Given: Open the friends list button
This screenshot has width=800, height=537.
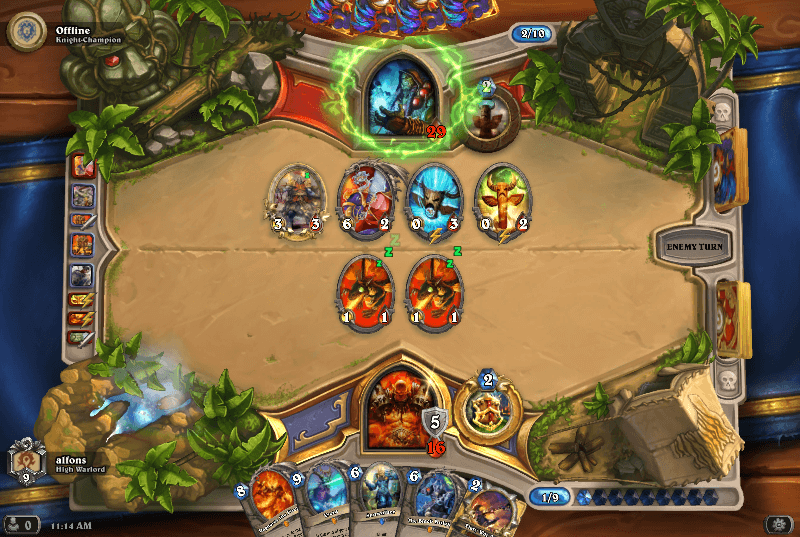Looking at the screenshot, I should point(20,524).
